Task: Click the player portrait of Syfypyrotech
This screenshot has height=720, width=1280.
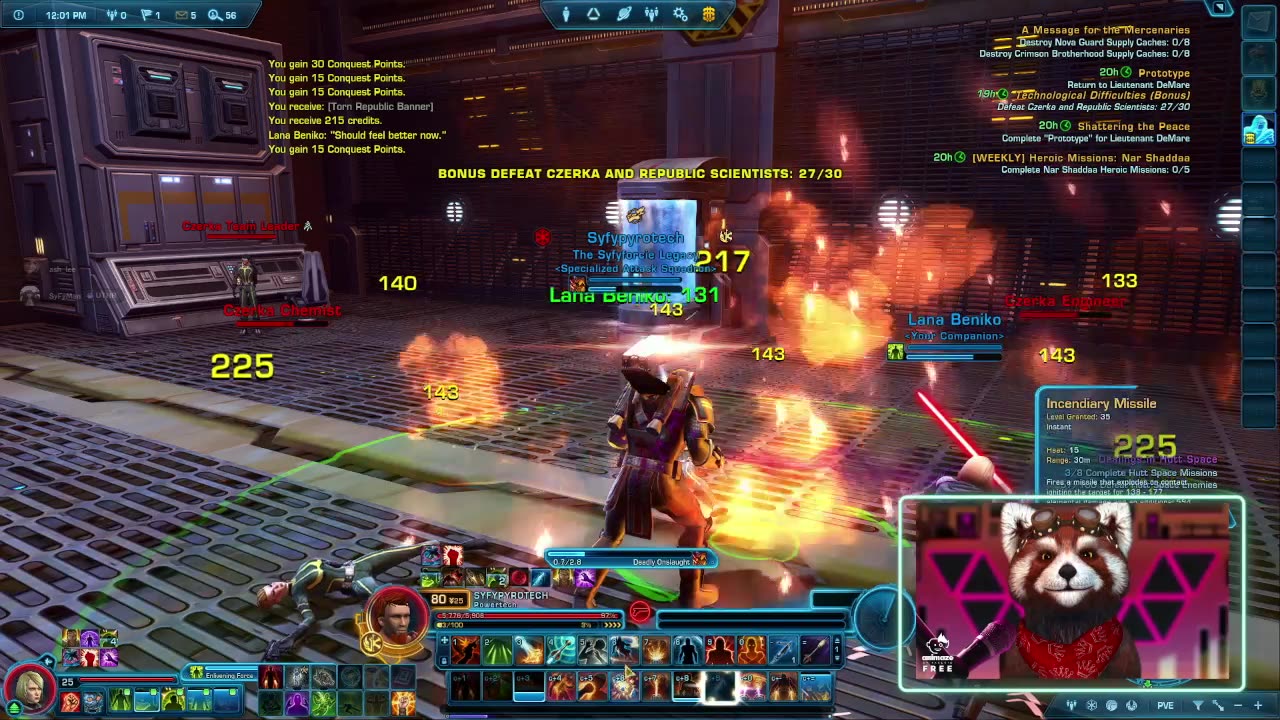Action: (x=397, y=616)
